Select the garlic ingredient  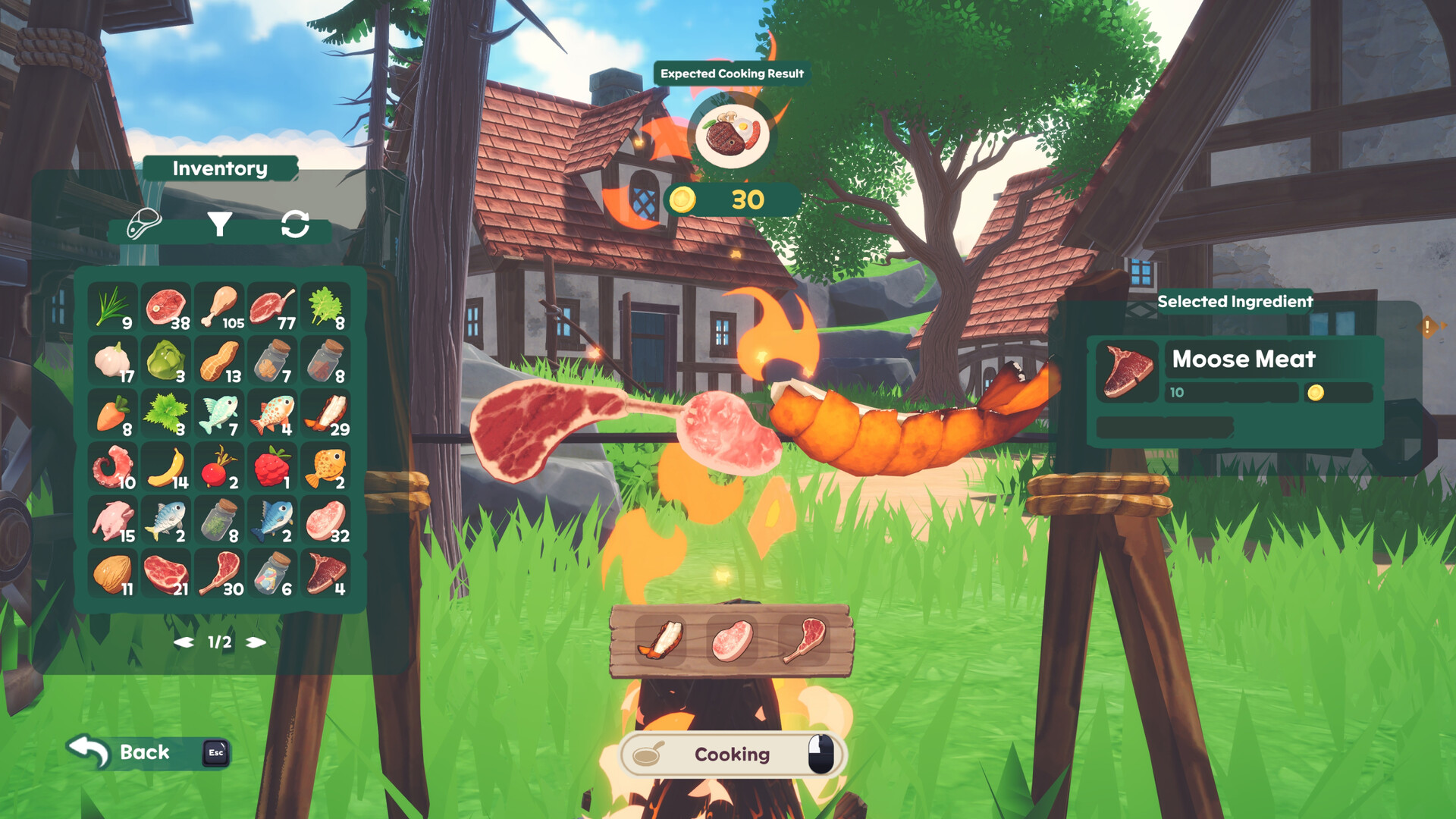click(x=112, y=359)
